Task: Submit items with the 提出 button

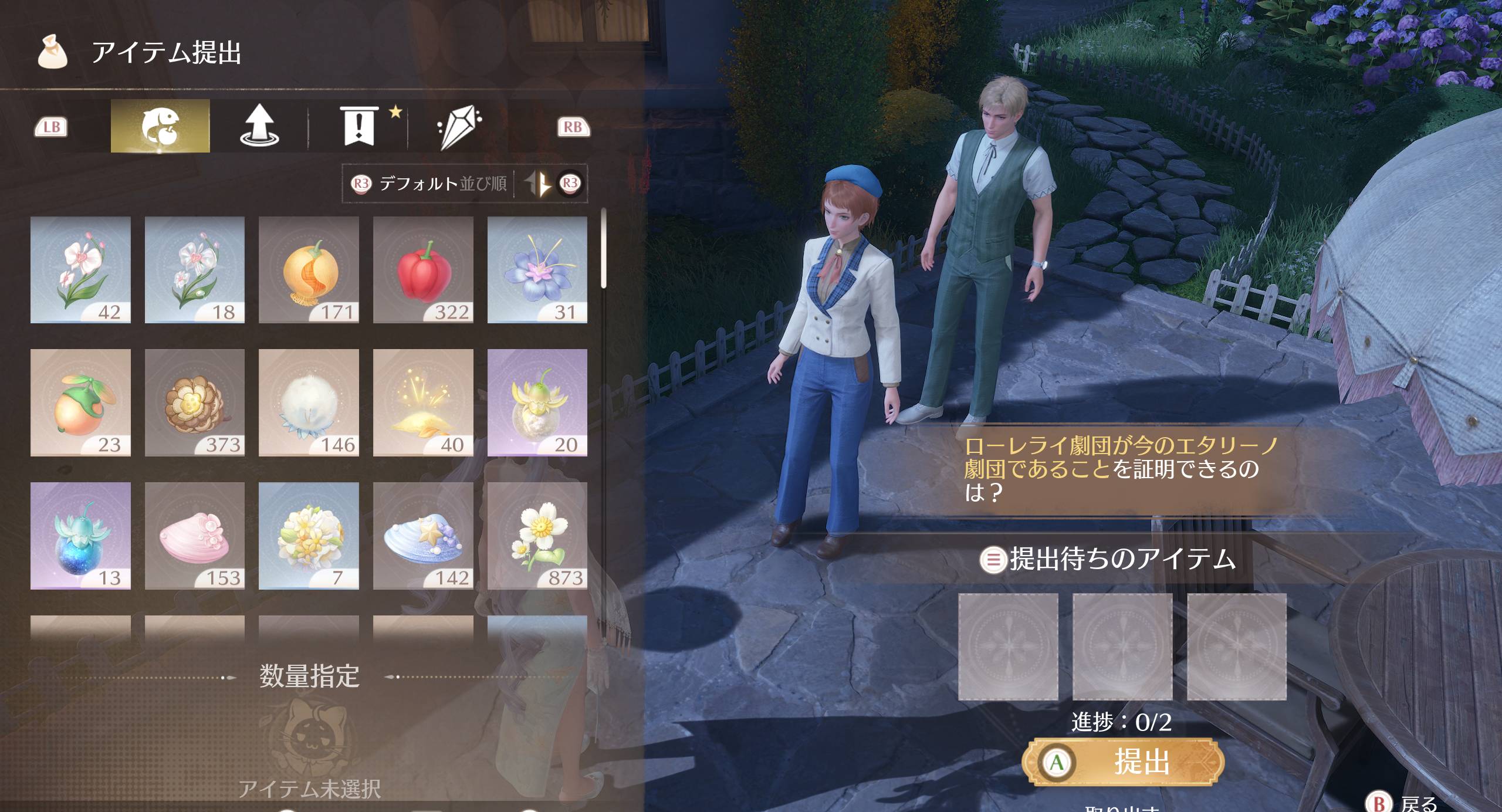Action: [x=1123, y=762]
